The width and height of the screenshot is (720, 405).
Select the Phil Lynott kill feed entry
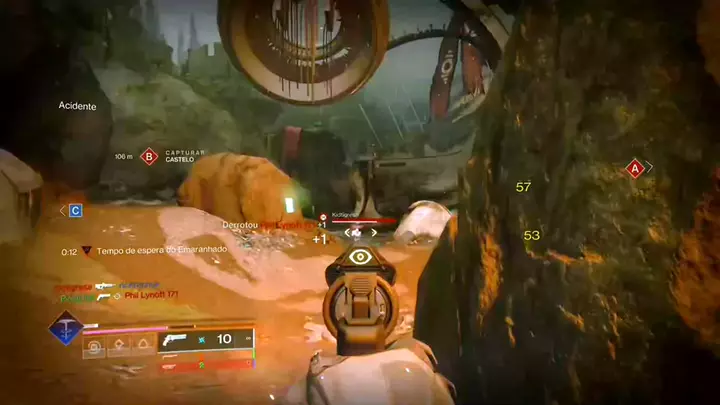tap(150, 296)
